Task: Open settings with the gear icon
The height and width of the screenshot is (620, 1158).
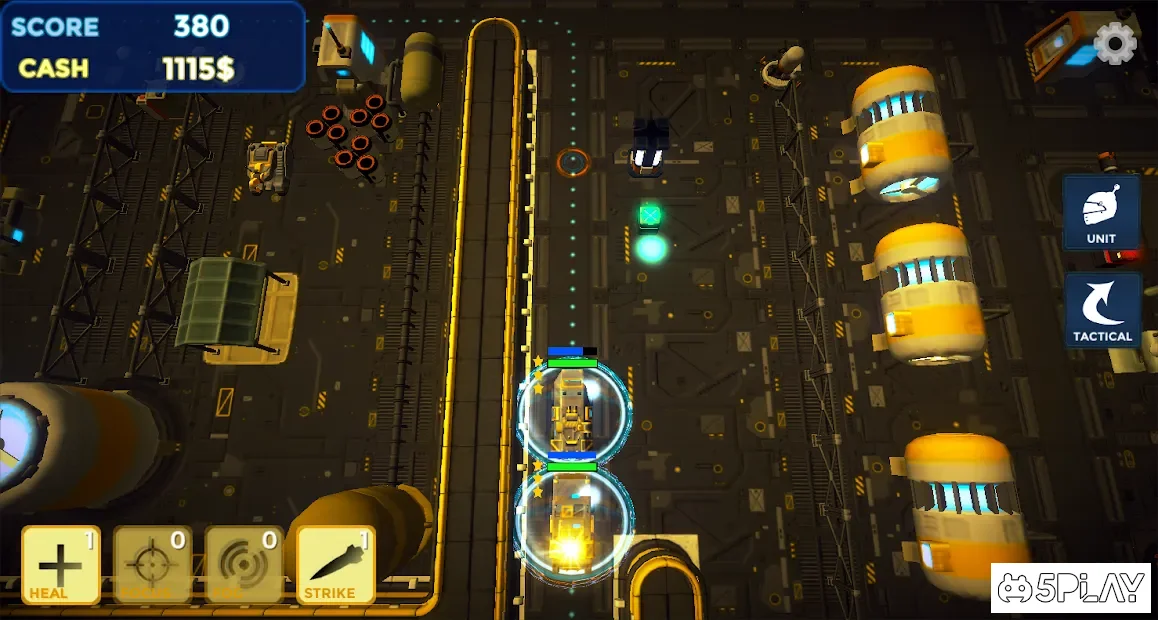Action: 1115,43
